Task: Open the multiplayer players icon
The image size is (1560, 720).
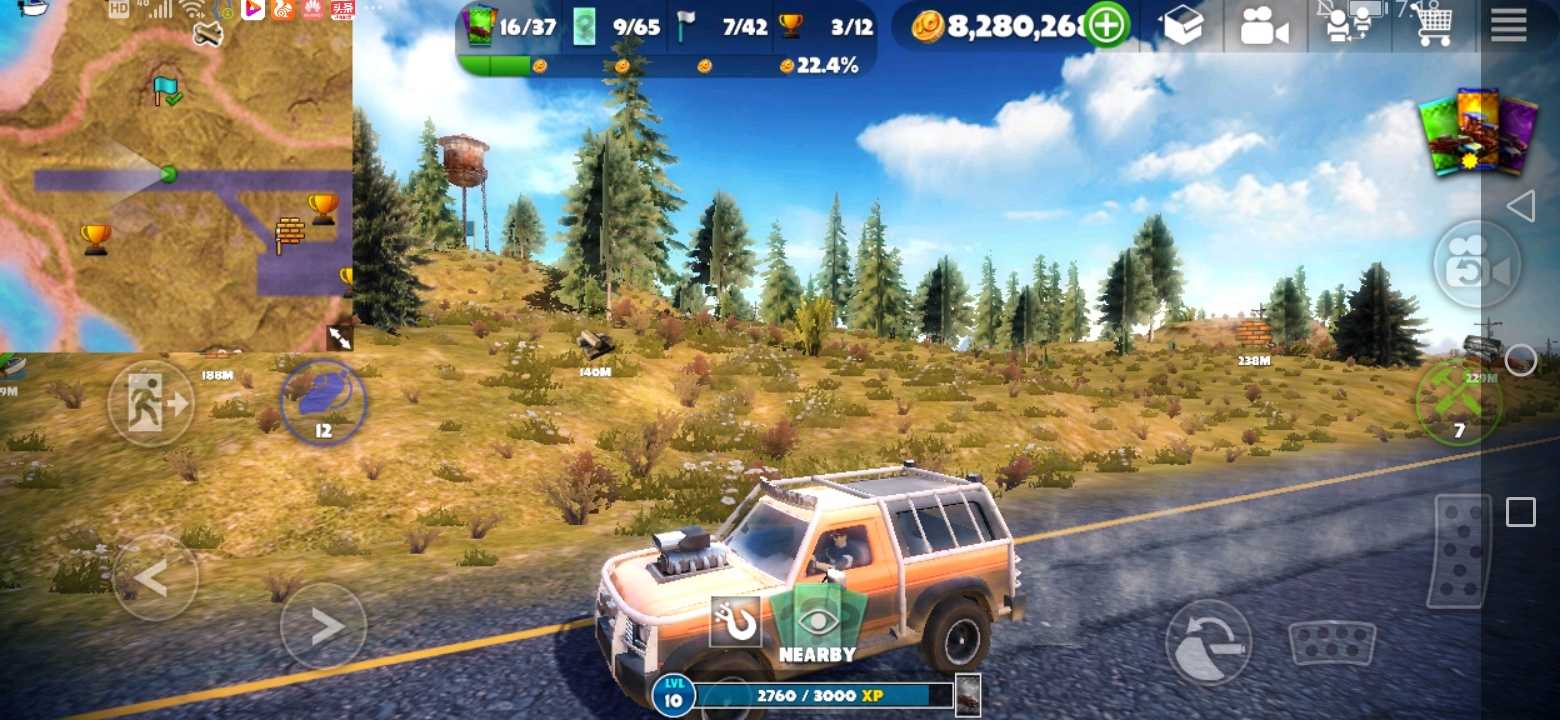Action: pos(1347,26)
